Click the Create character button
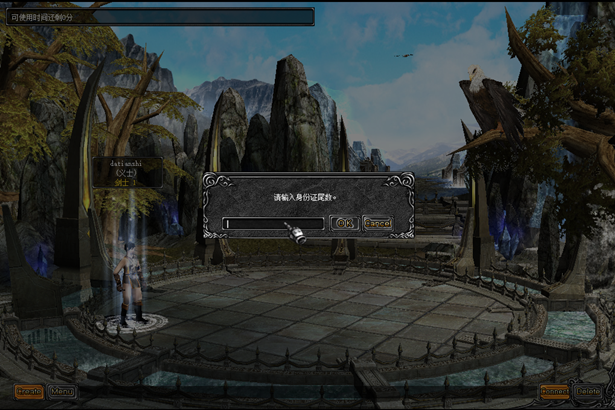615x410 pixels. pos(29,391)
